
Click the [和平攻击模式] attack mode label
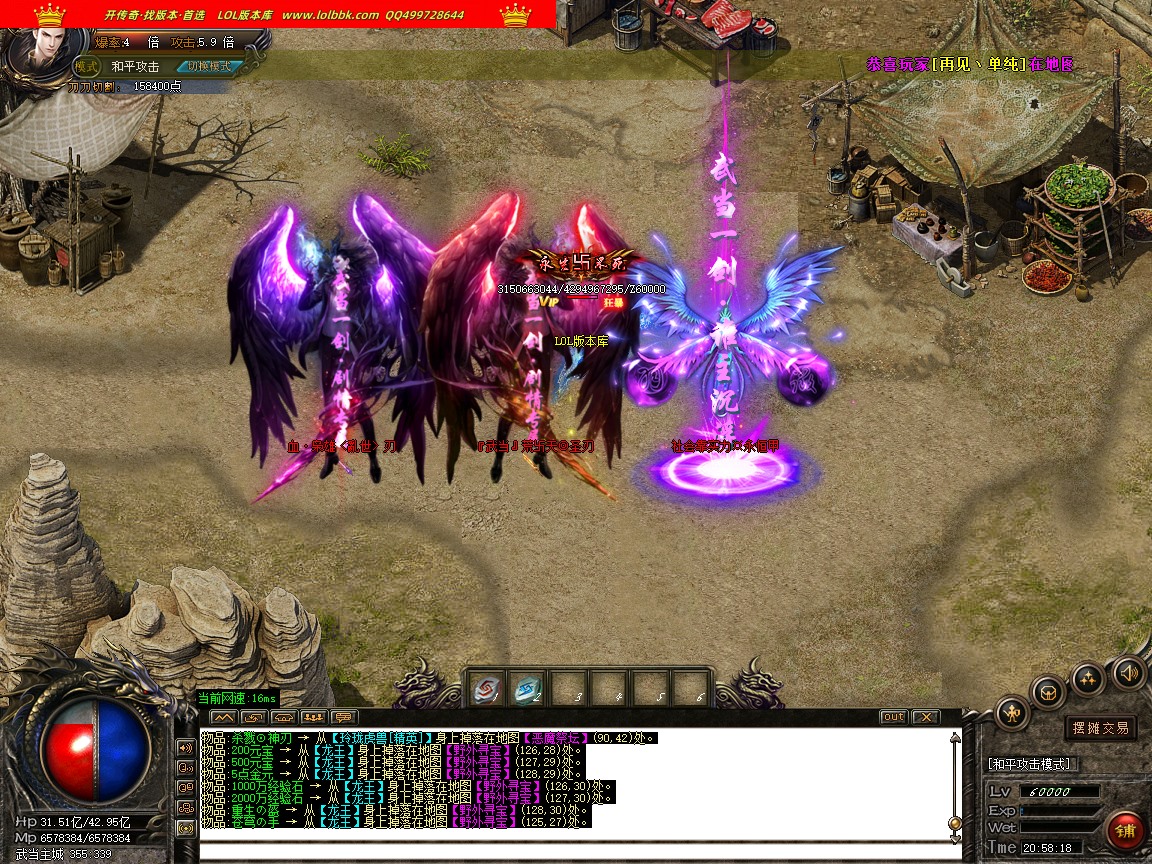point(1030,764)
